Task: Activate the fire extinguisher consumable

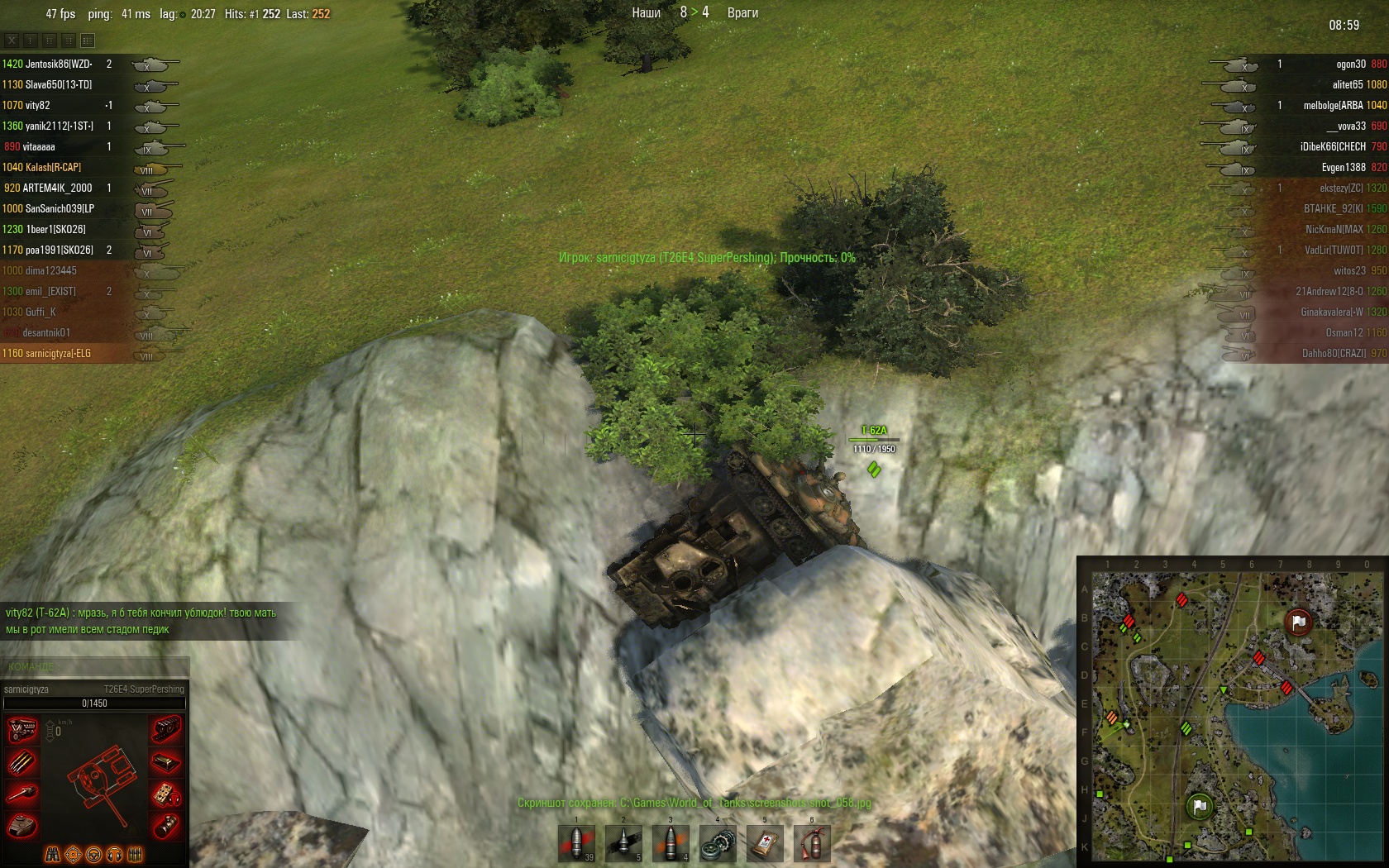Action: tap(812, 843)
